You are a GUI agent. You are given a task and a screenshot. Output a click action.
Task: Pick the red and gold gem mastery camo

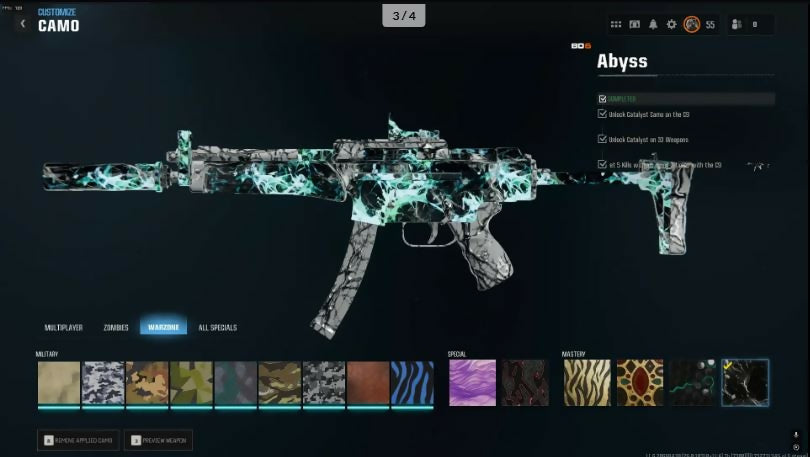coord(640,383)
